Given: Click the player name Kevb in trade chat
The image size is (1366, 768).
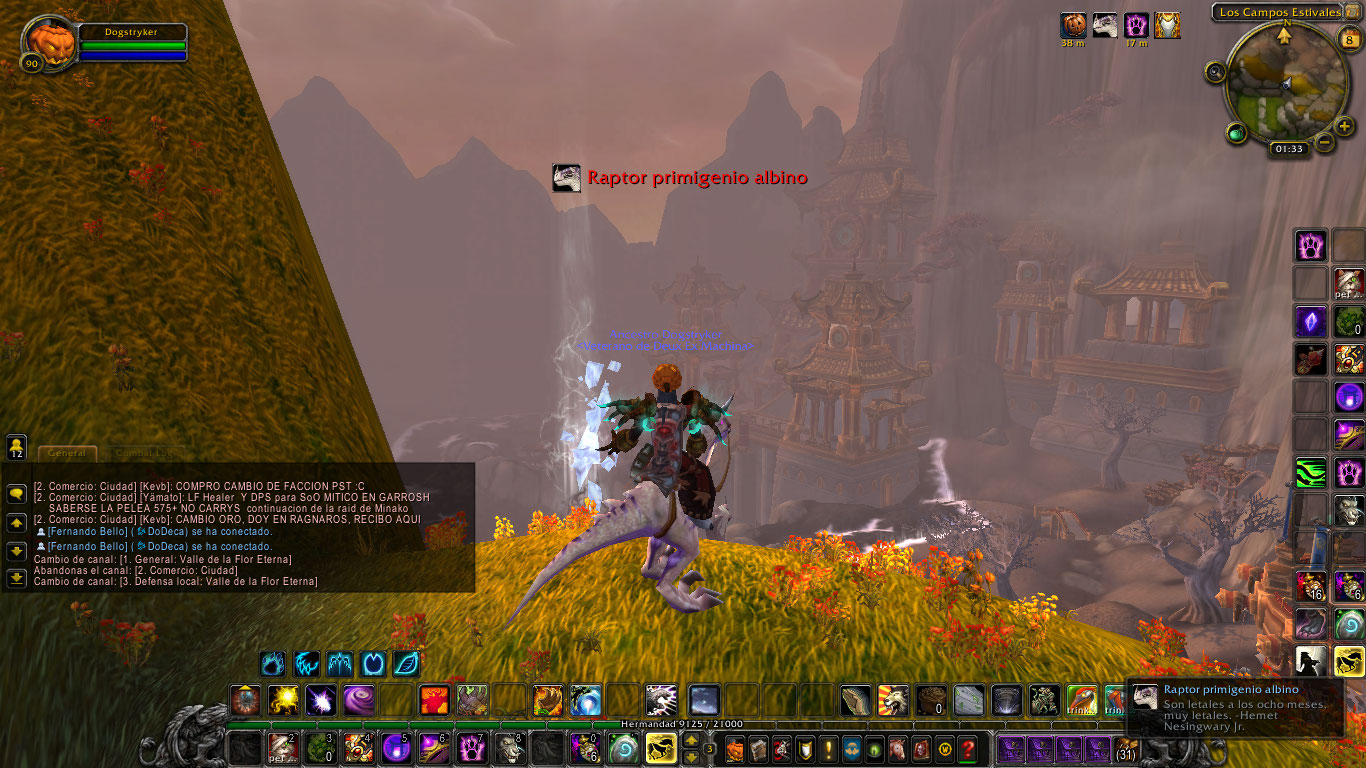Looking at the screenshot, I should 156,485.
